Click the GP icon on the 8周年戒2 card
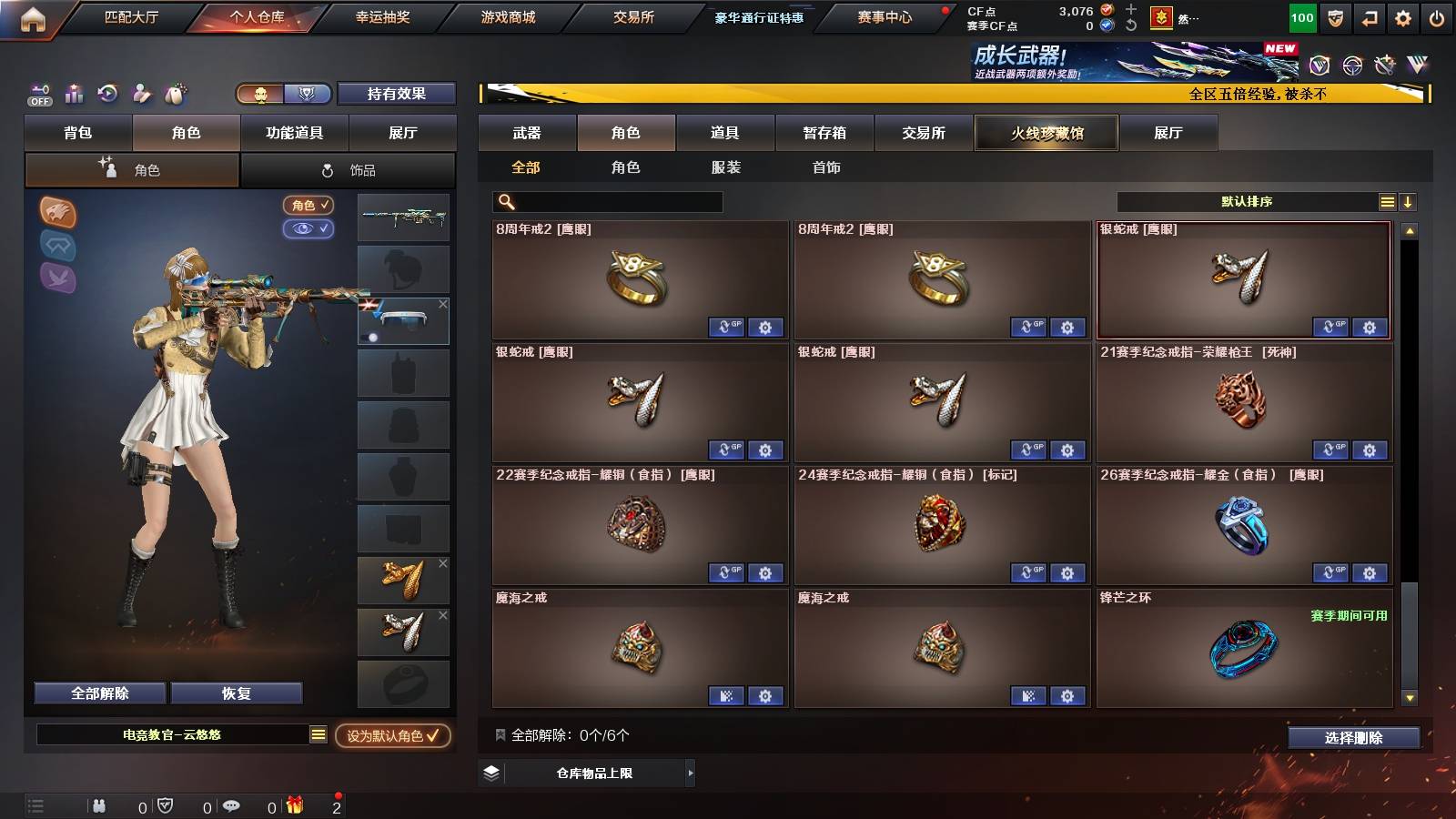The width and height of the screenshot is (1456, 819). click(728, 328)
